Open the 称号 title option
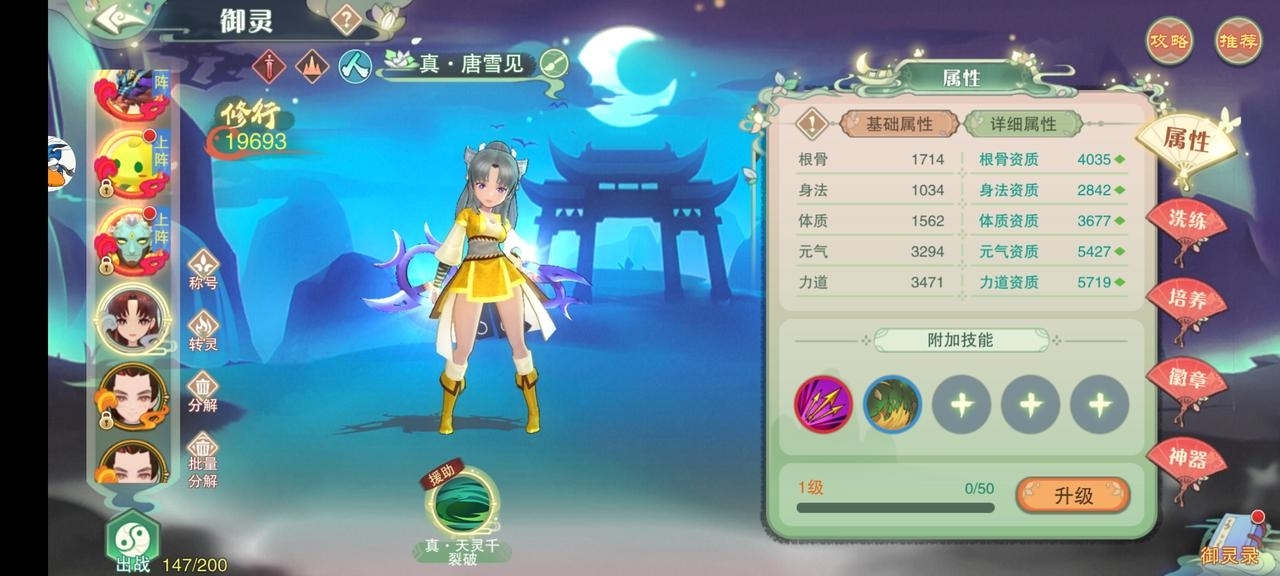The image size is (1280, 576). (x=203, y=270)
